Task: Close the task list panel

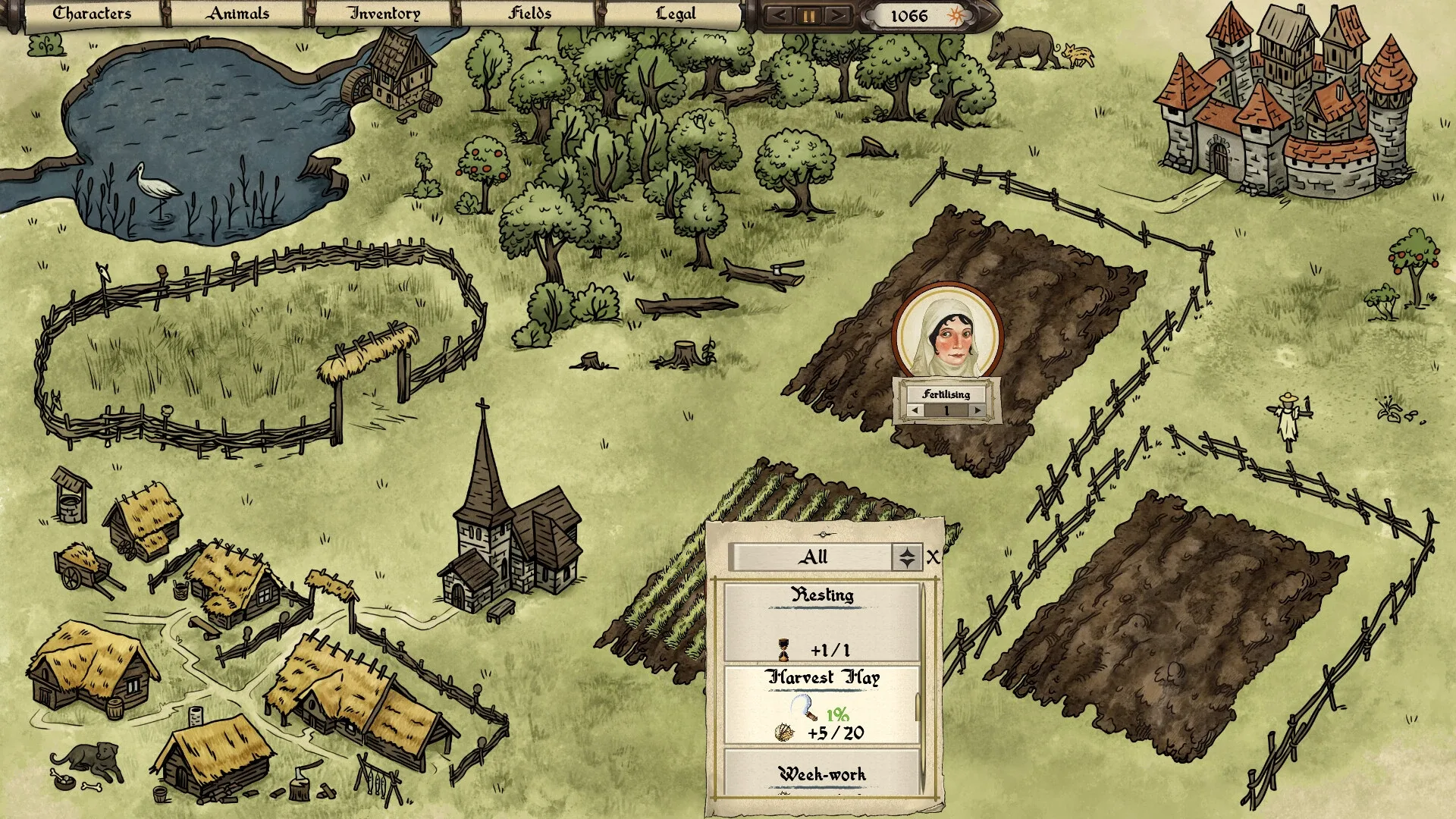Action: [933, 557]
